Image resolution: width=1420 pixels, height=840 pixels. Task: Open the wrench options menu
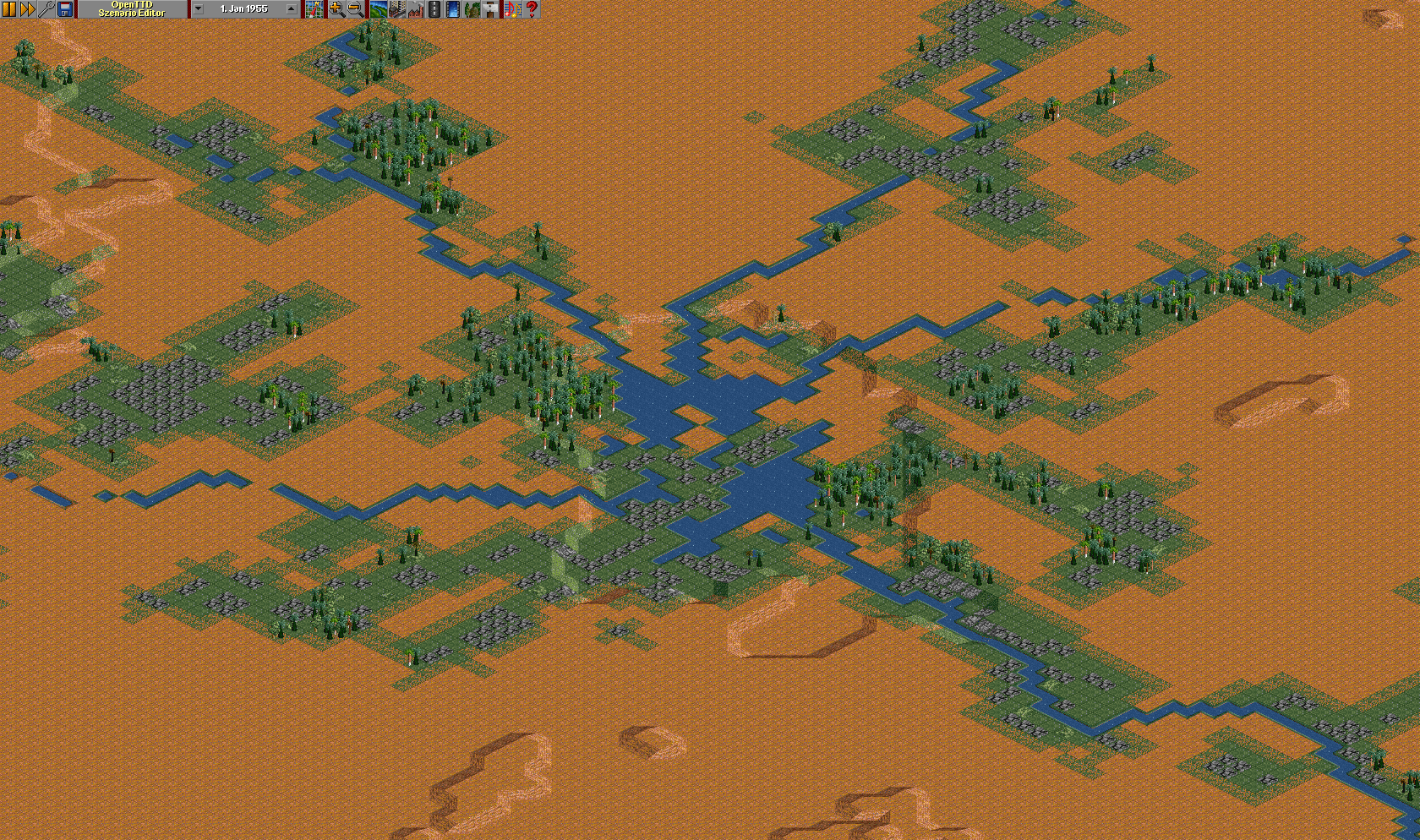(46, 9)
